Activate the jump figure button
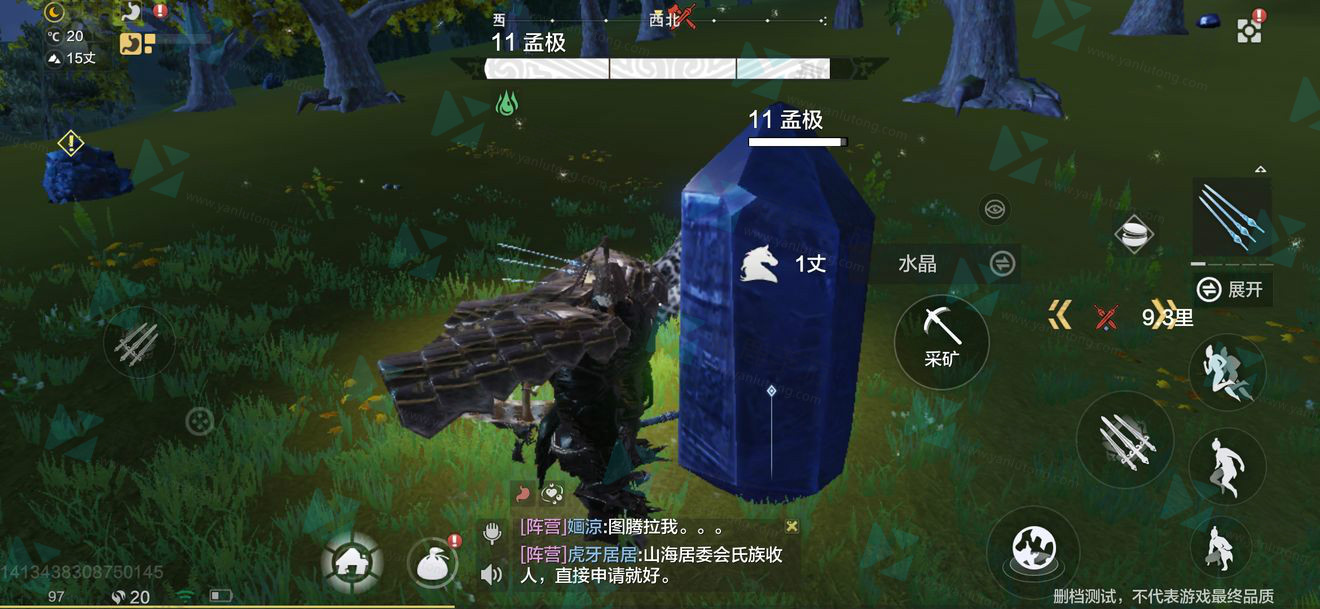Viewport: 1320px width, 609px height. pyautogui.click(x=1226, y=463)
